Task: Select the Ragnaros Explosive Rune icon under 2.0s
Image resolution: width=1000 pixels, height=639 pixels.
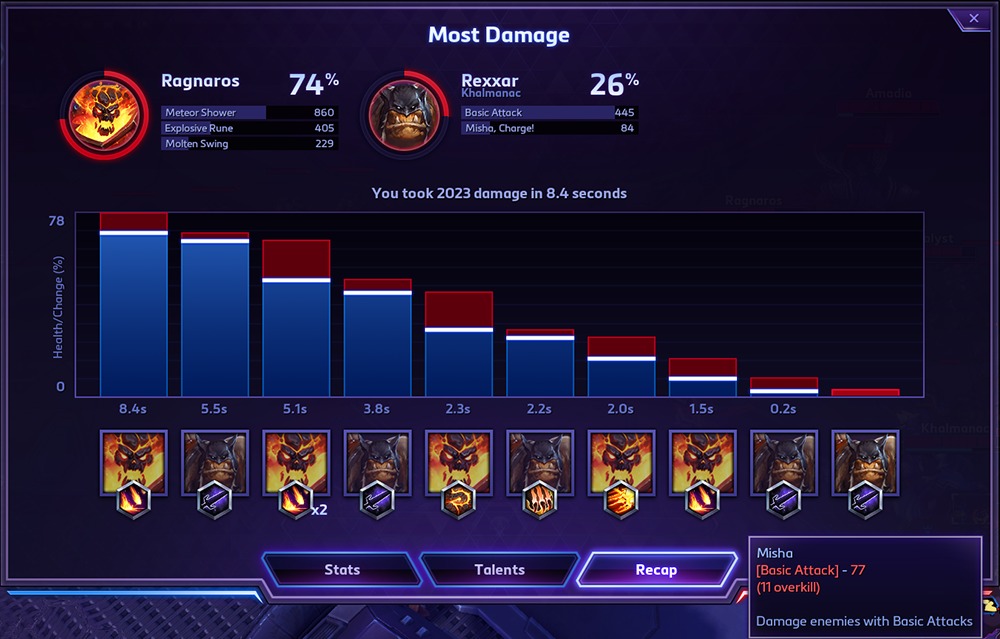Action: 621,463
